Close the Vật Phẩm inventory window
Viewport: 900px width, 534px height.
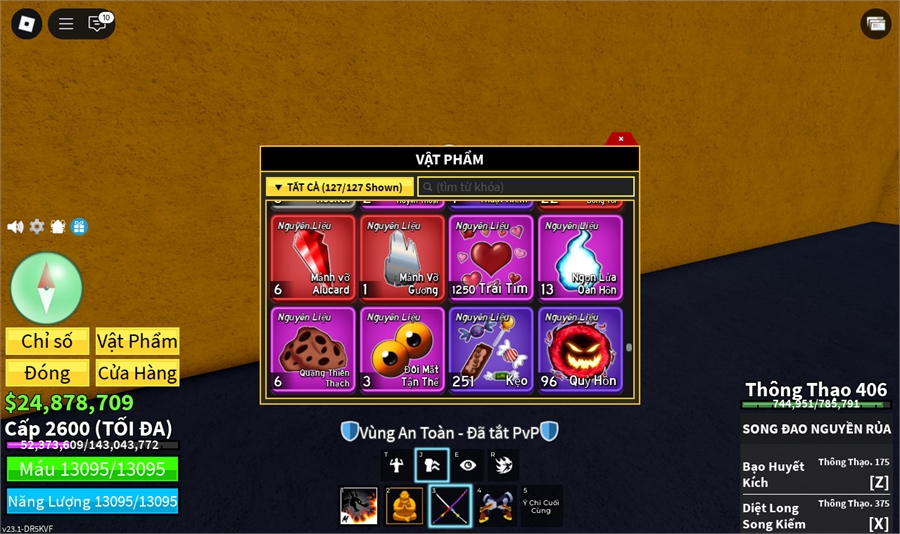coord(620,139)
